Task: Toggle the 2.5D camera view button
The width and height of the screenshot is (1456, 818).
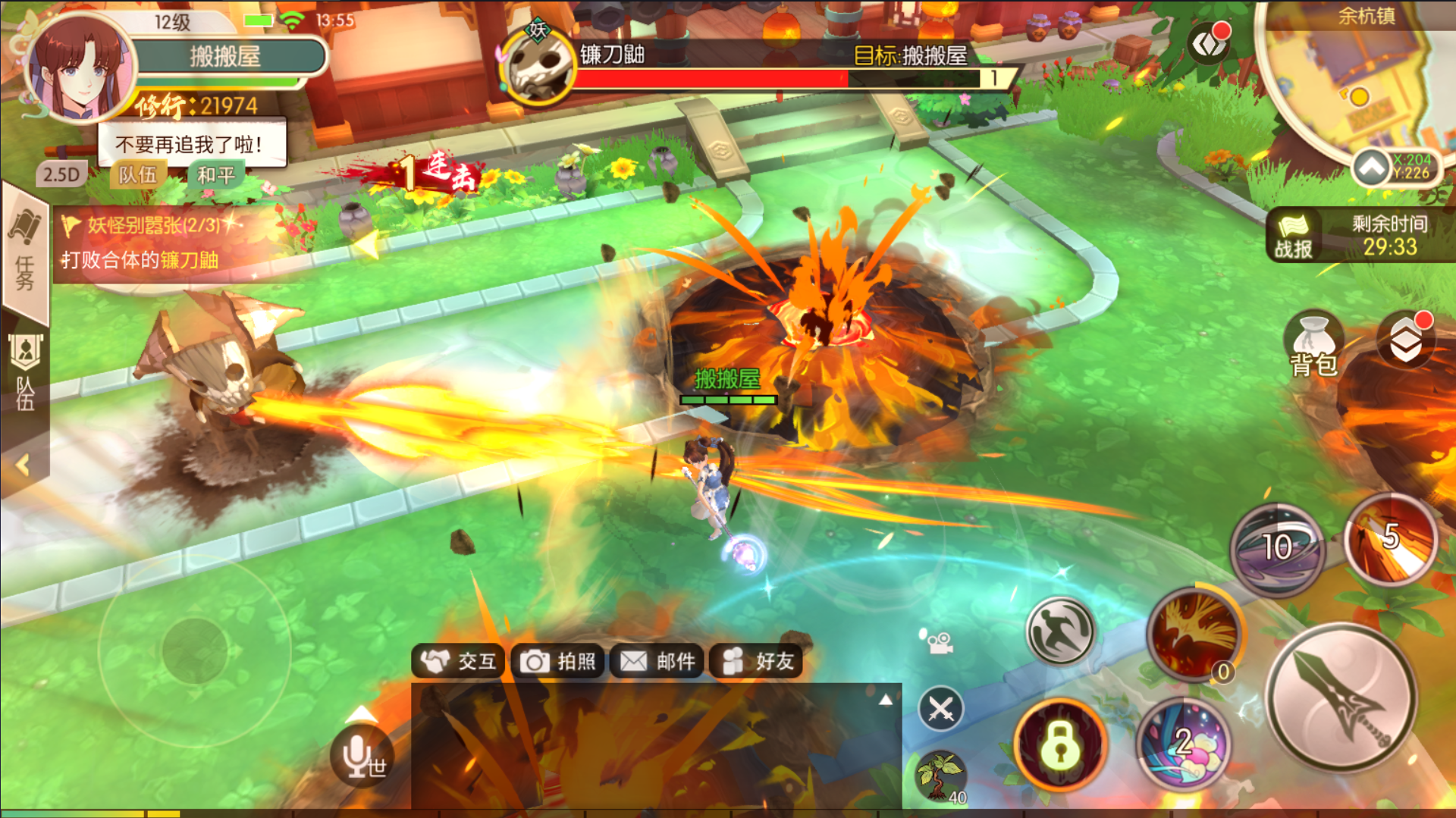Action: click(61, 175)
